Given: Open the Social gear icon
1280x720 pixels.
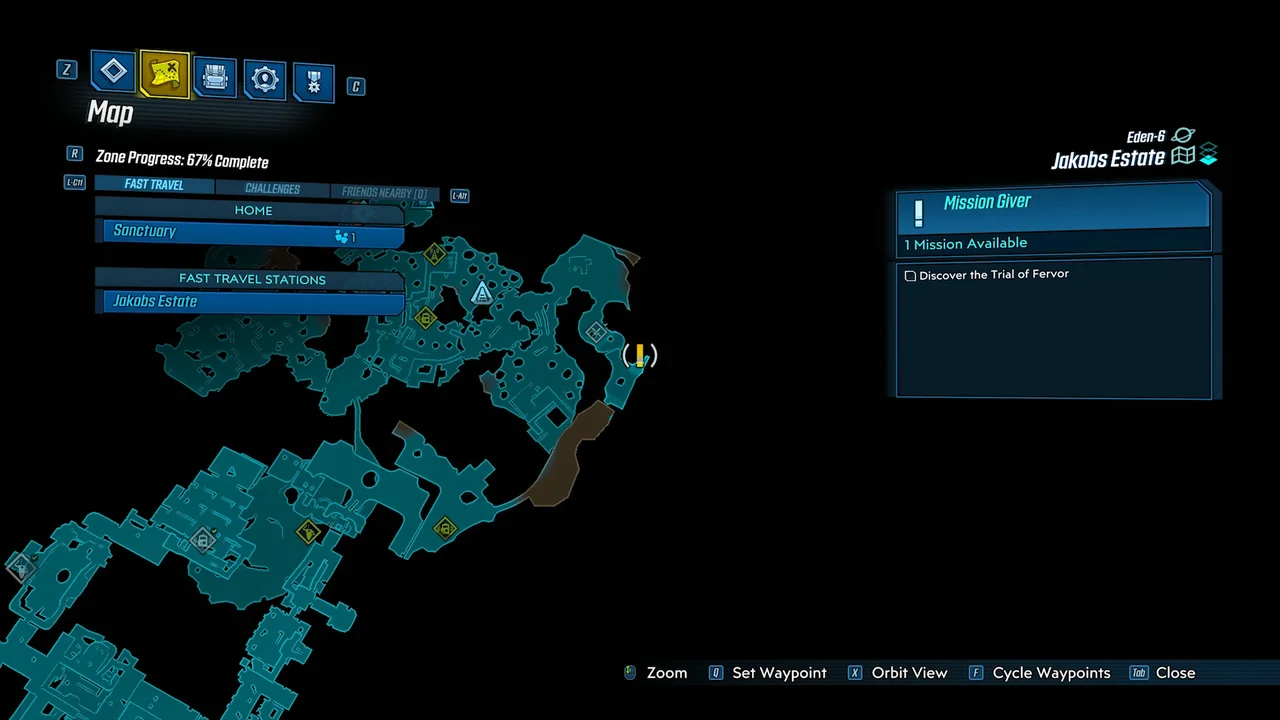Looking at the screenshot, I should (264, 78).
